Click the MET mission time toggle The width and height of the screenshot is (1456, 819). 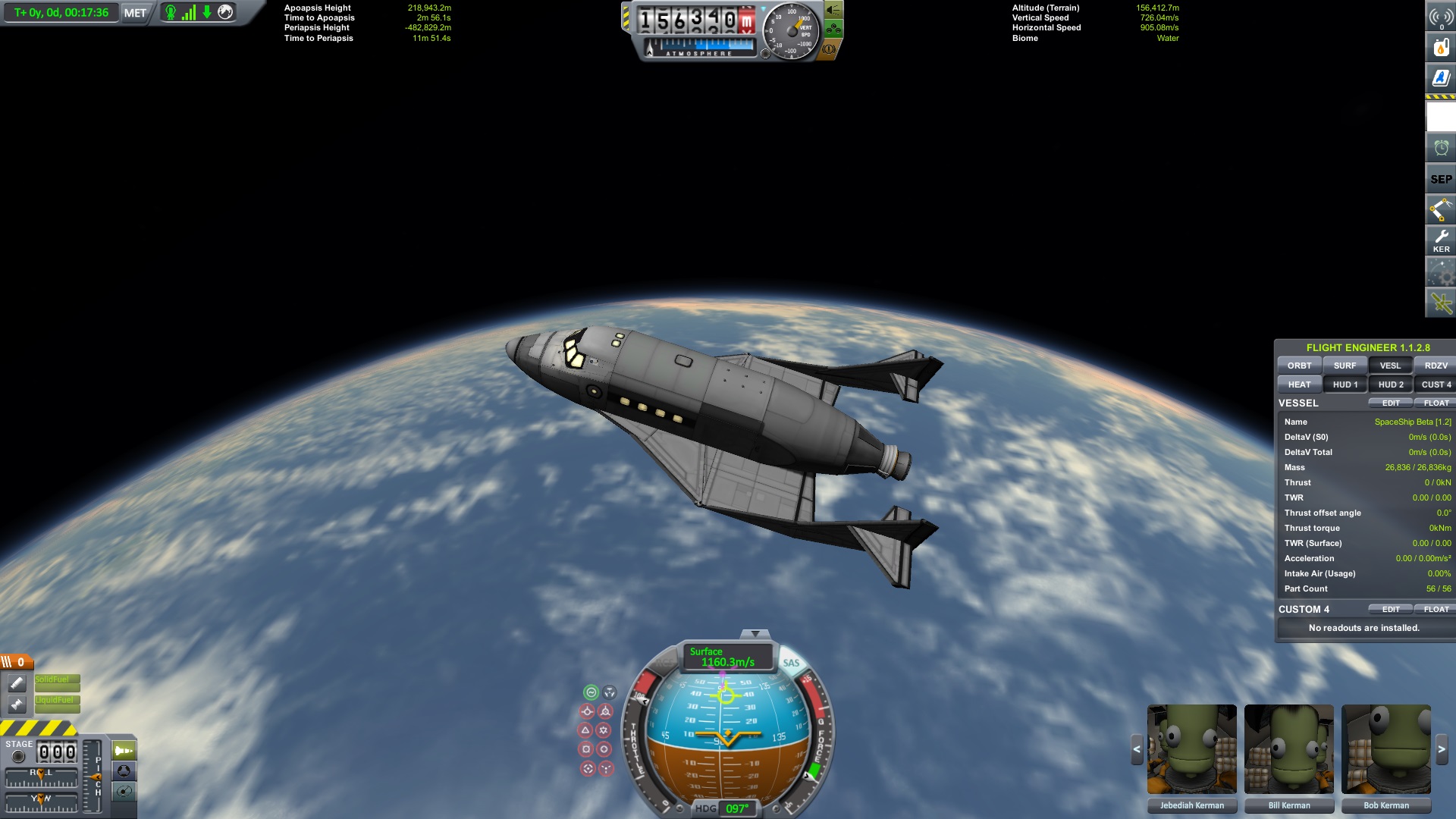point(135,13)
